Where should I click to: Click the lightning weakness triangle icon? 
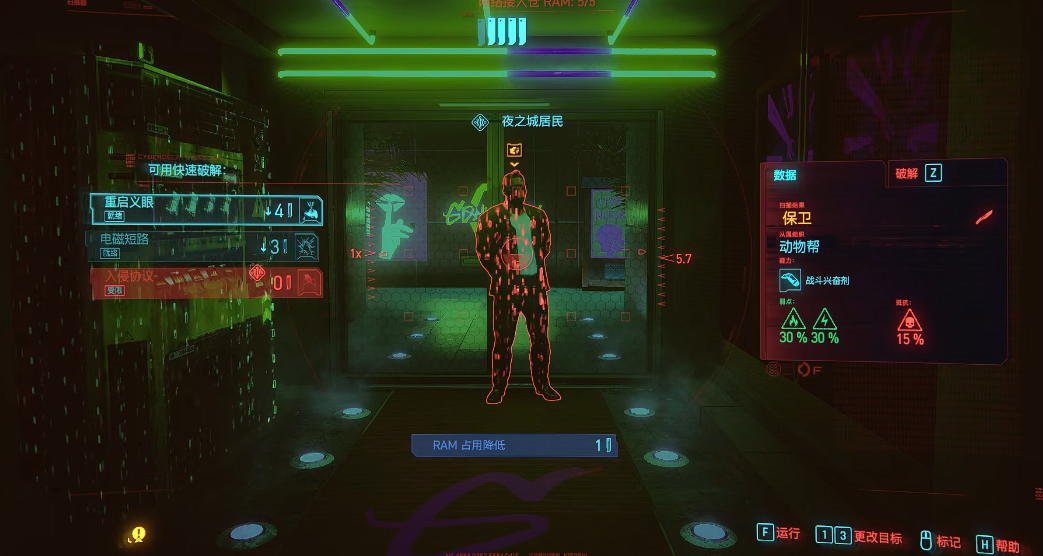tap(825, 319)
